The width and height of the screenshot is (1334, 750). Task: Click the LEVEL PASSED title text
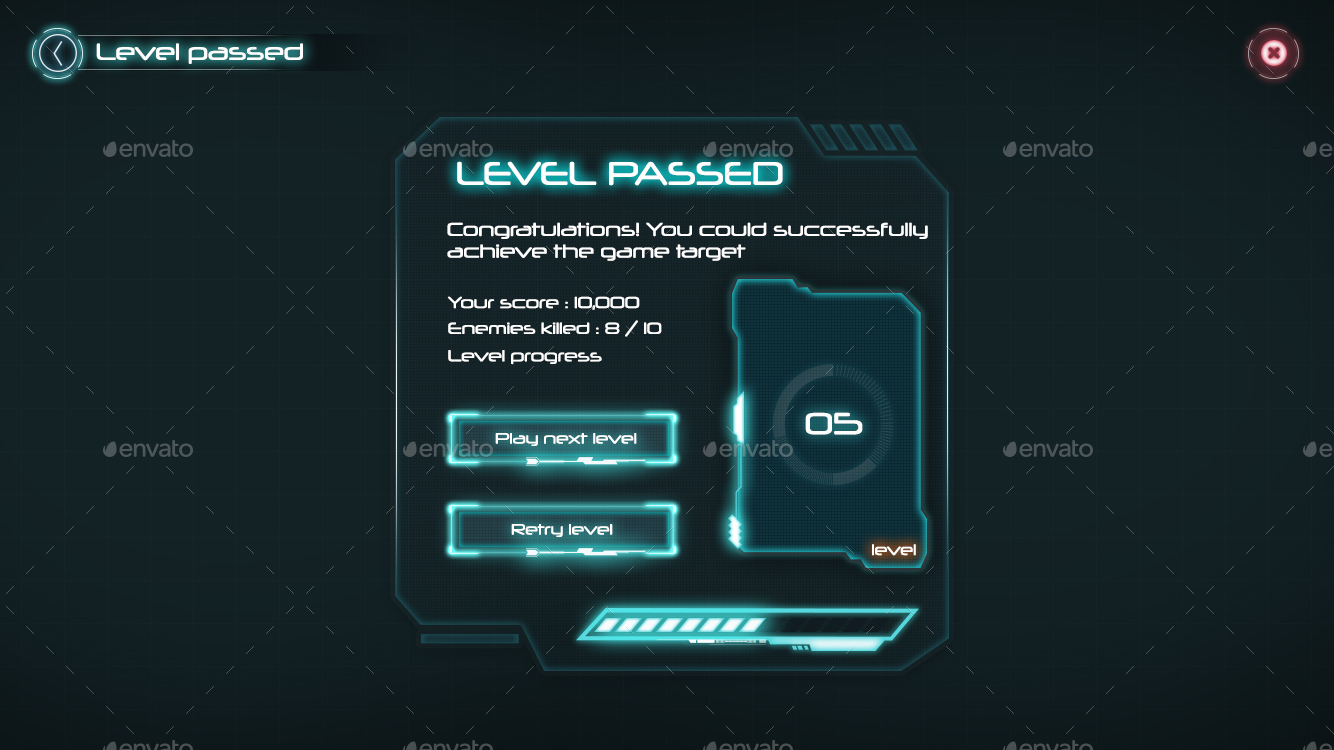click(x=618, y=173)
